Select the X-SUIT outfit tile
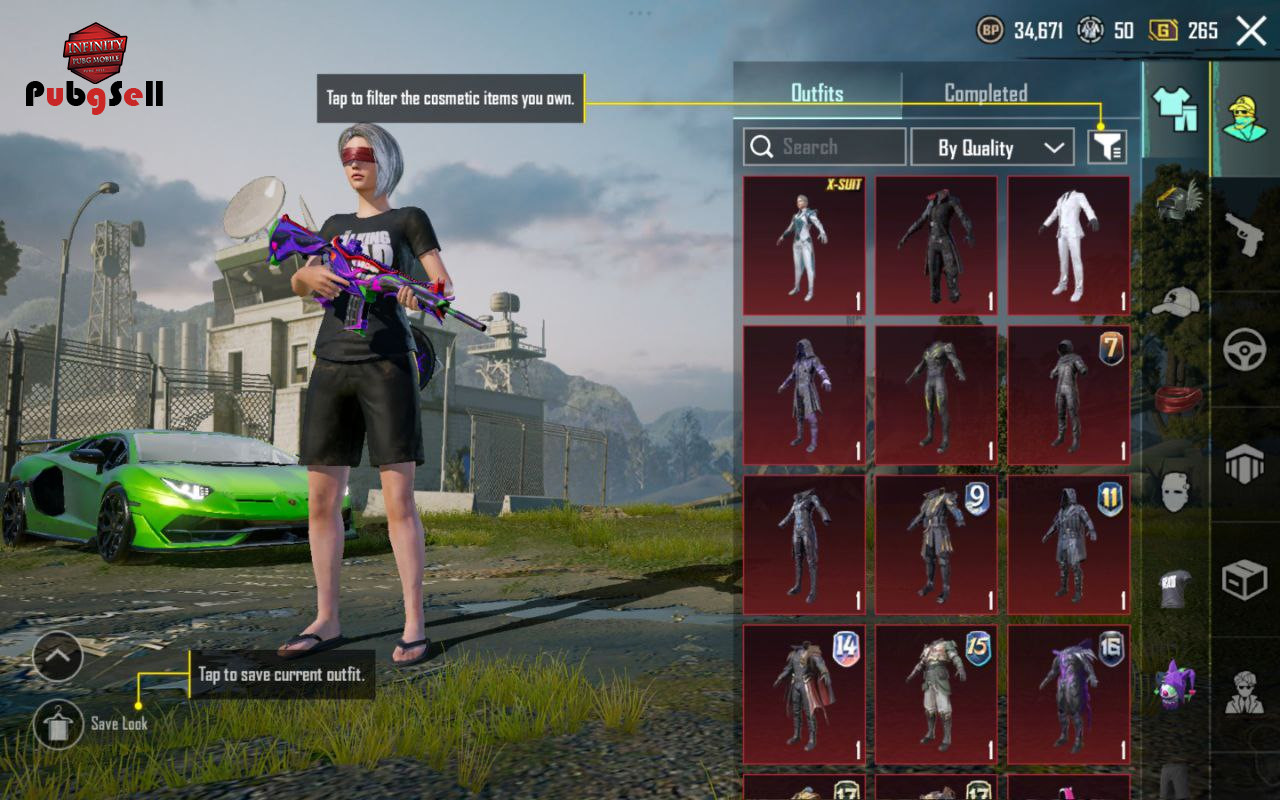The height and width of the screenshot is (800, 1280). pos(804,246)
